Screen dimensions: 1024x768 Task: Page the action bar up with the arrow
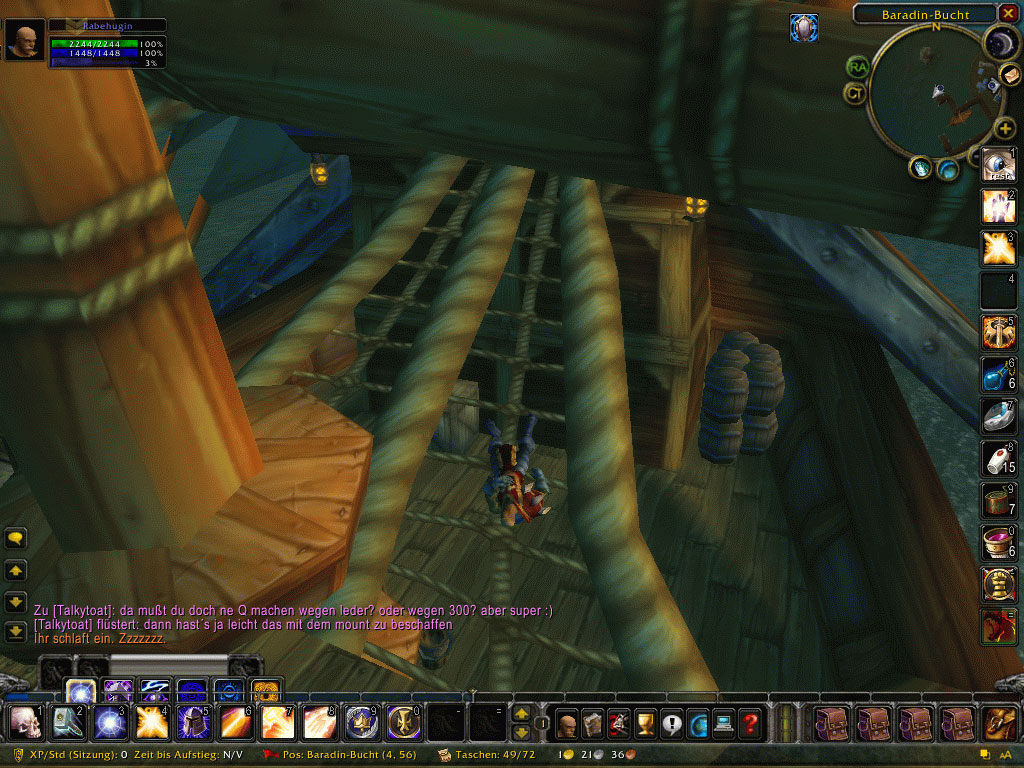pos(521,714)
